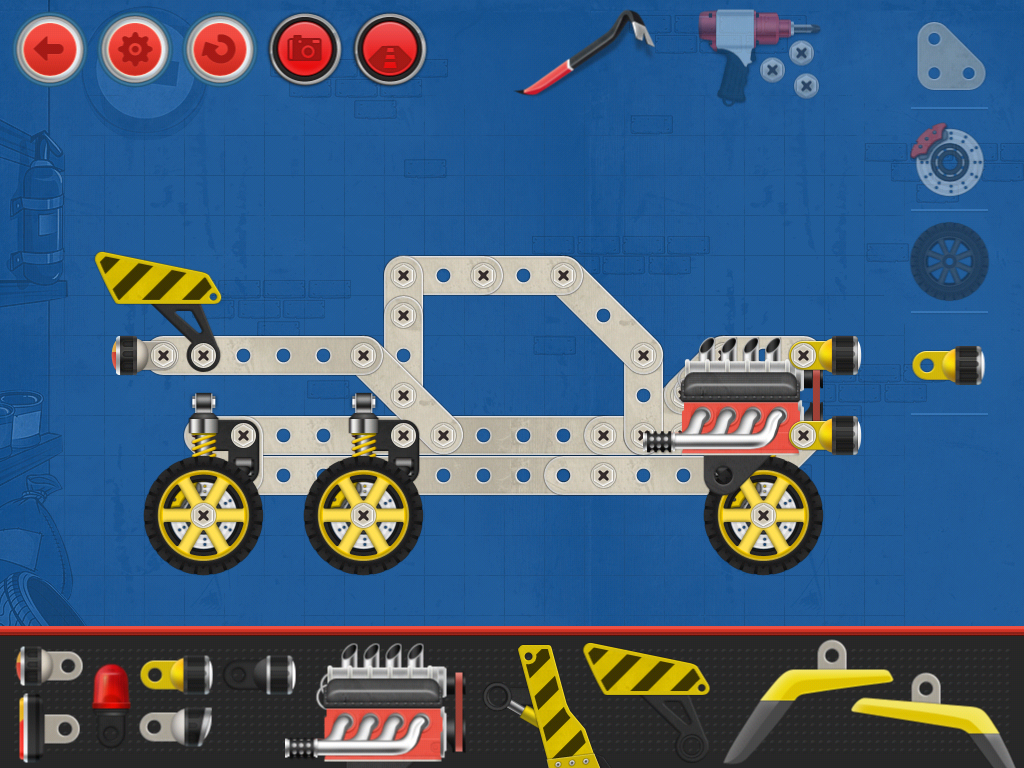Viewport: 1024px width, 768px height.
Task: Show the wheel parts category
Action: (x=948, y=261)
